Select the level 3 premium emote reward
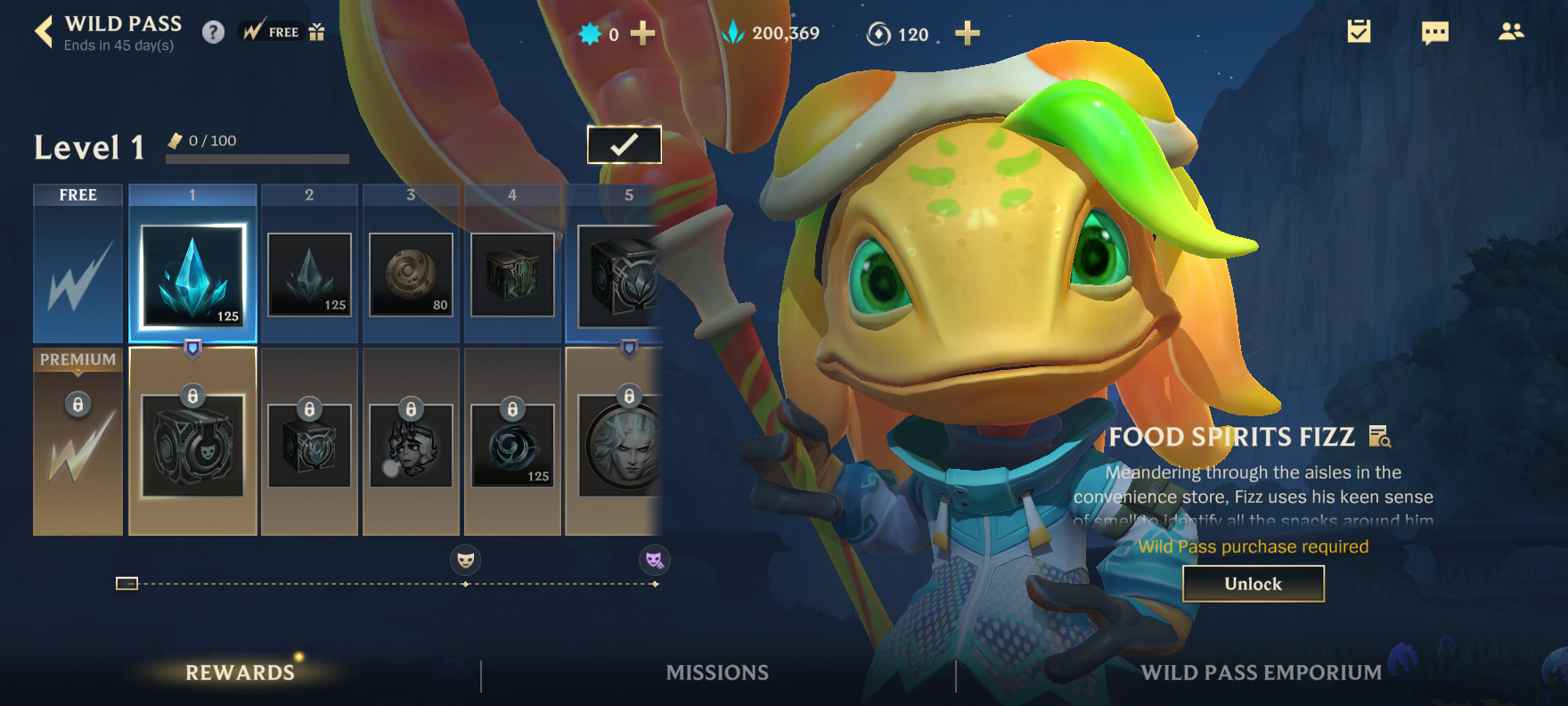 coord(411,445)
